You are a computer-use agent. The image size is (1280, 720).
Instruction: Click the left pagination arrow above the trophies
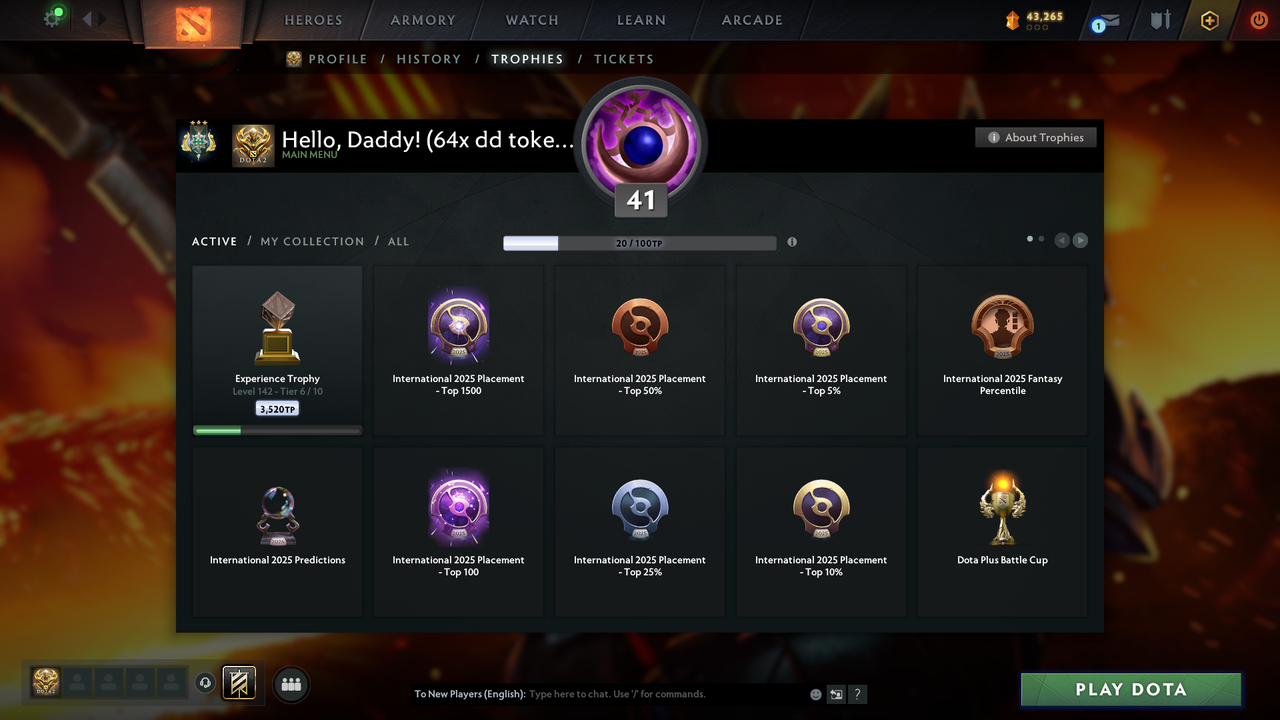pos(1062,240)
